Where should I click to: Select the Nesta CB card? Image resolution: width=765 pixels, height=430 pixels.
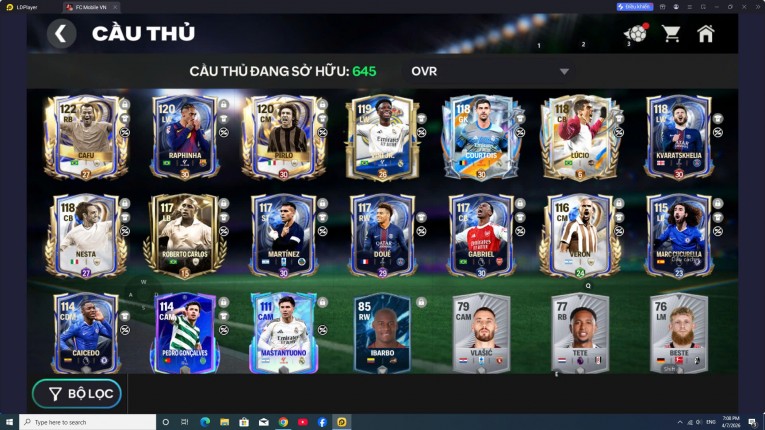[85, 235]
